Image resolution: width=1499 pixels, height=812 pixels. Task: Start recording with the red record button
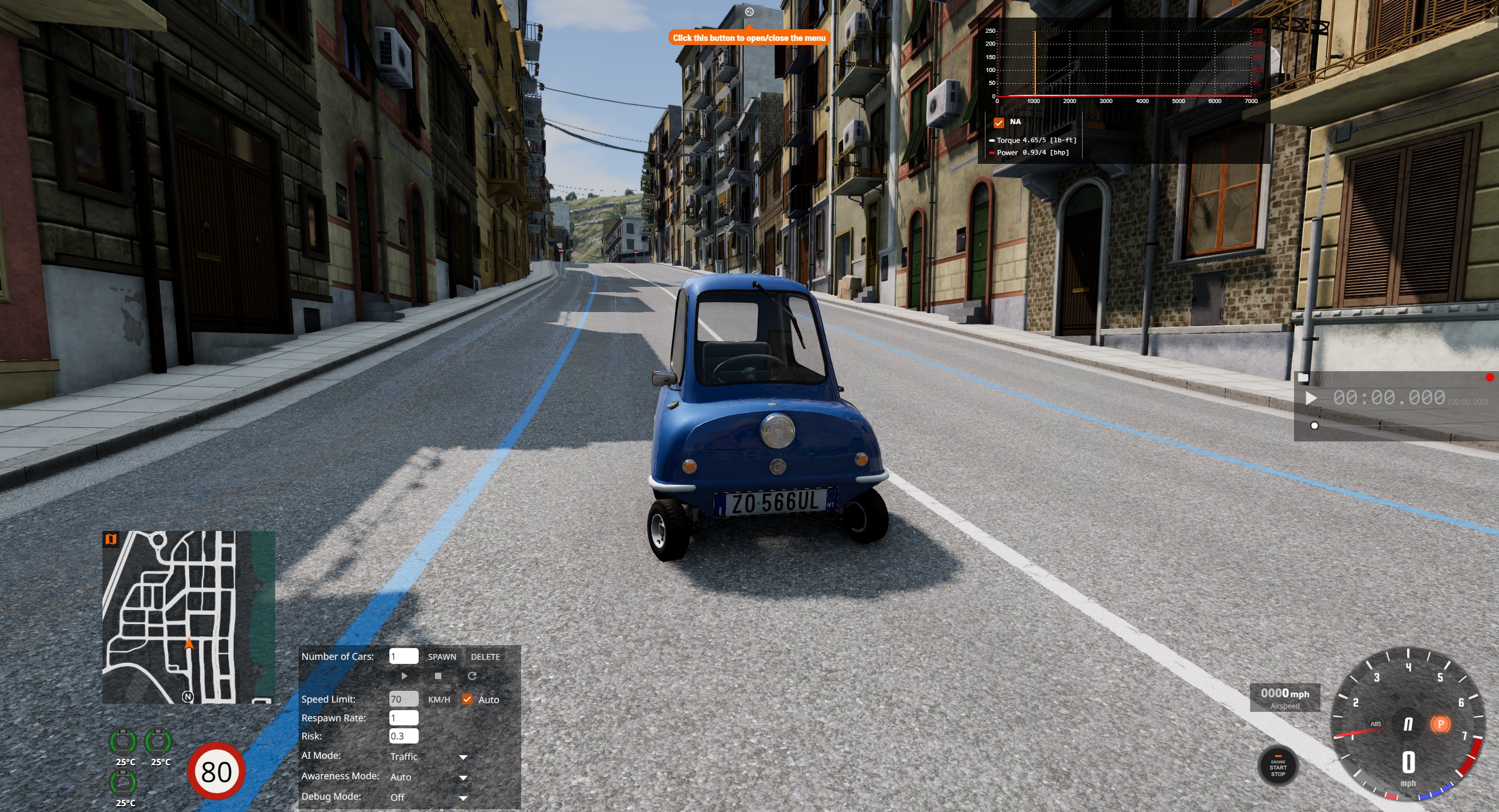pos(1490,378)
